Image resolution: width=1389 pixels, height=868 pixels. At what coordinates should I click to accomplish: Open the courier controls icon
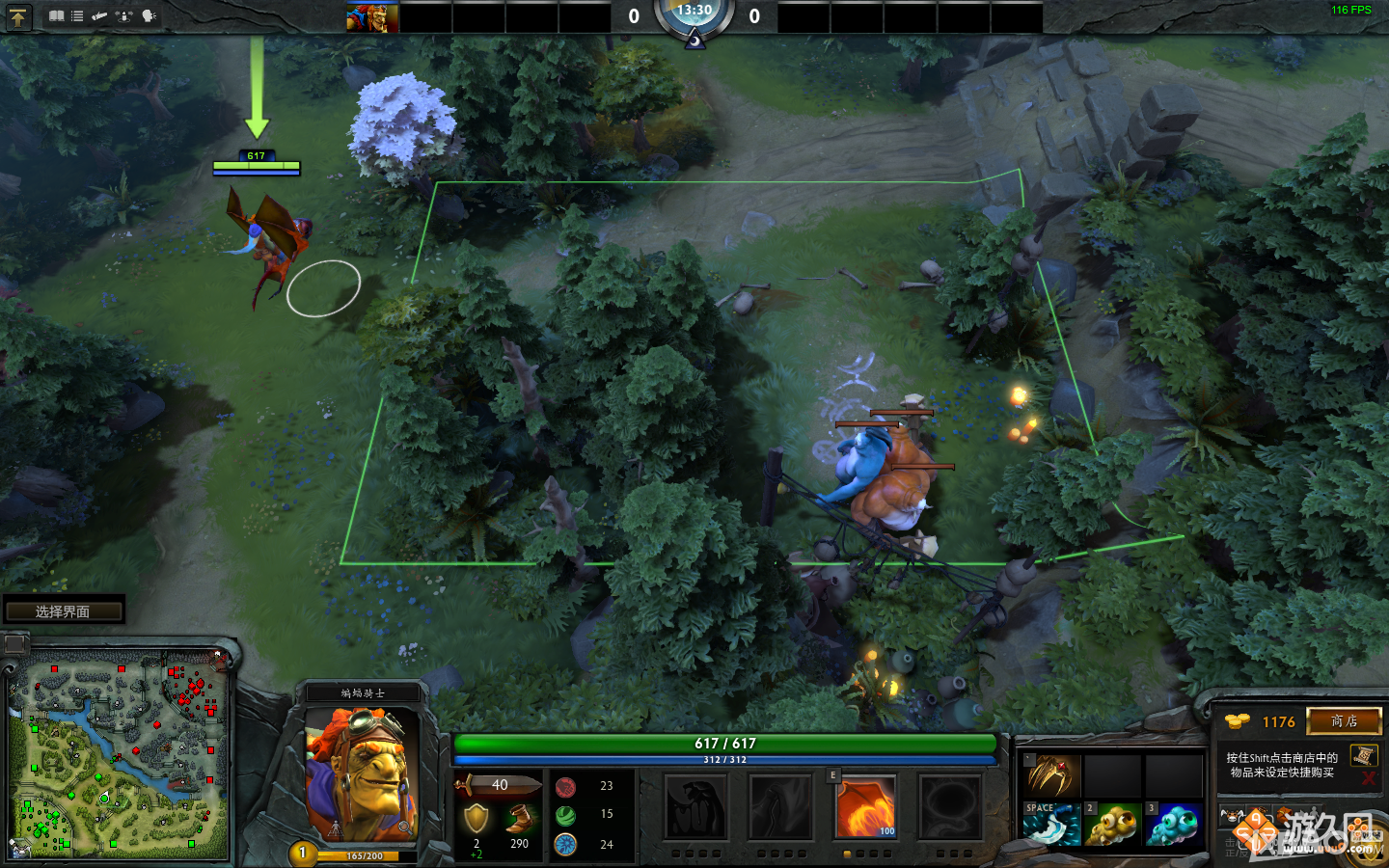[123, 16]
